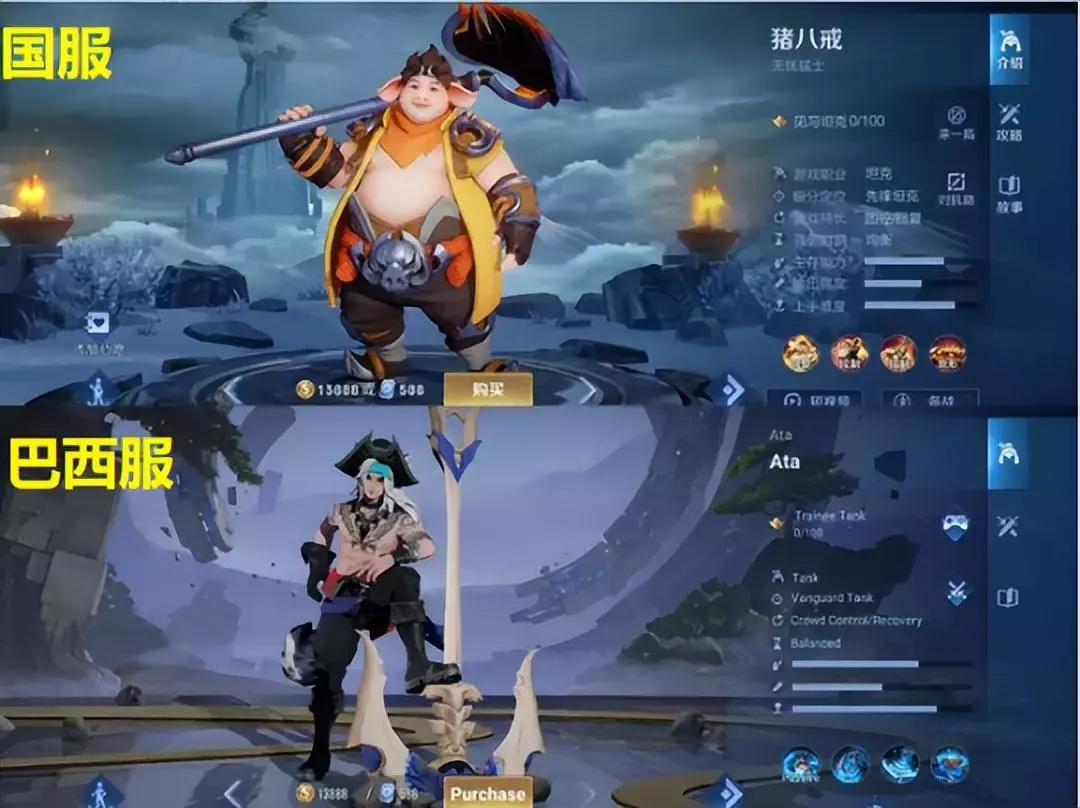This screenshot has width=1080, height=808.
Task: Select Ata's highlighted hero intro tab
Action: pyautogui.click(x=1008, y=454)
